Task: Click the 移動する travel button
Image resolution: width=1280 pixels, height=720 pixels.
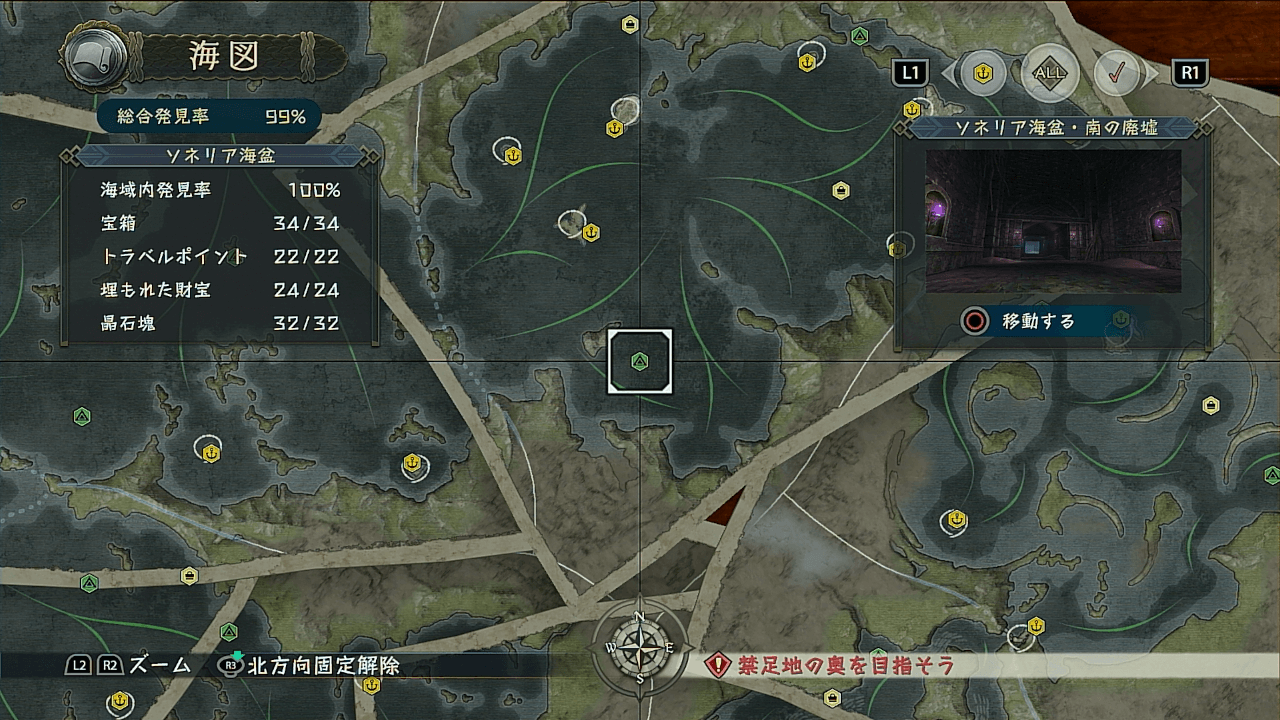Action: [x=1038, y=321]
